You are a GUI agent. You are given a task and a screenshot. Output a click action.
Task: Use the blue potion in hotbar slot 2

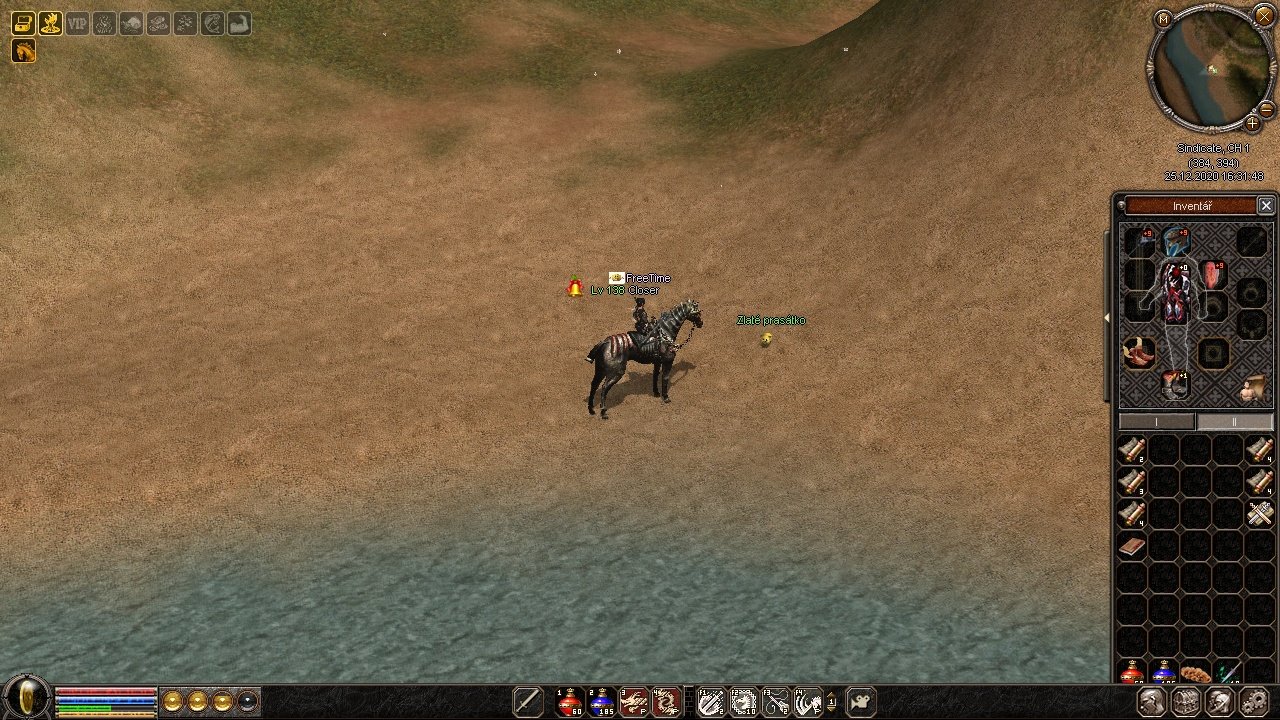602,702
